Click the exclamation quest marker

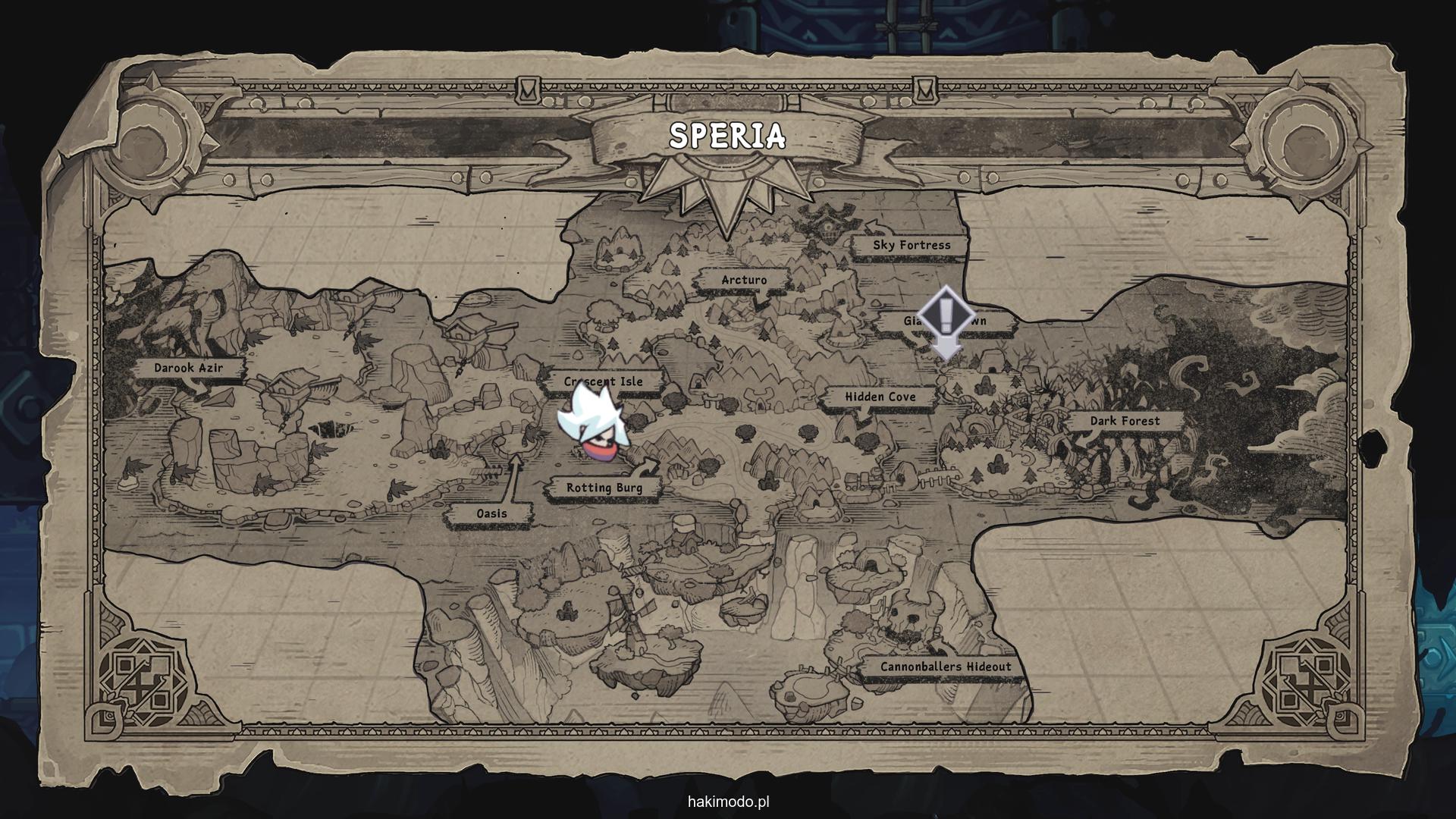(x=945, y=315)
